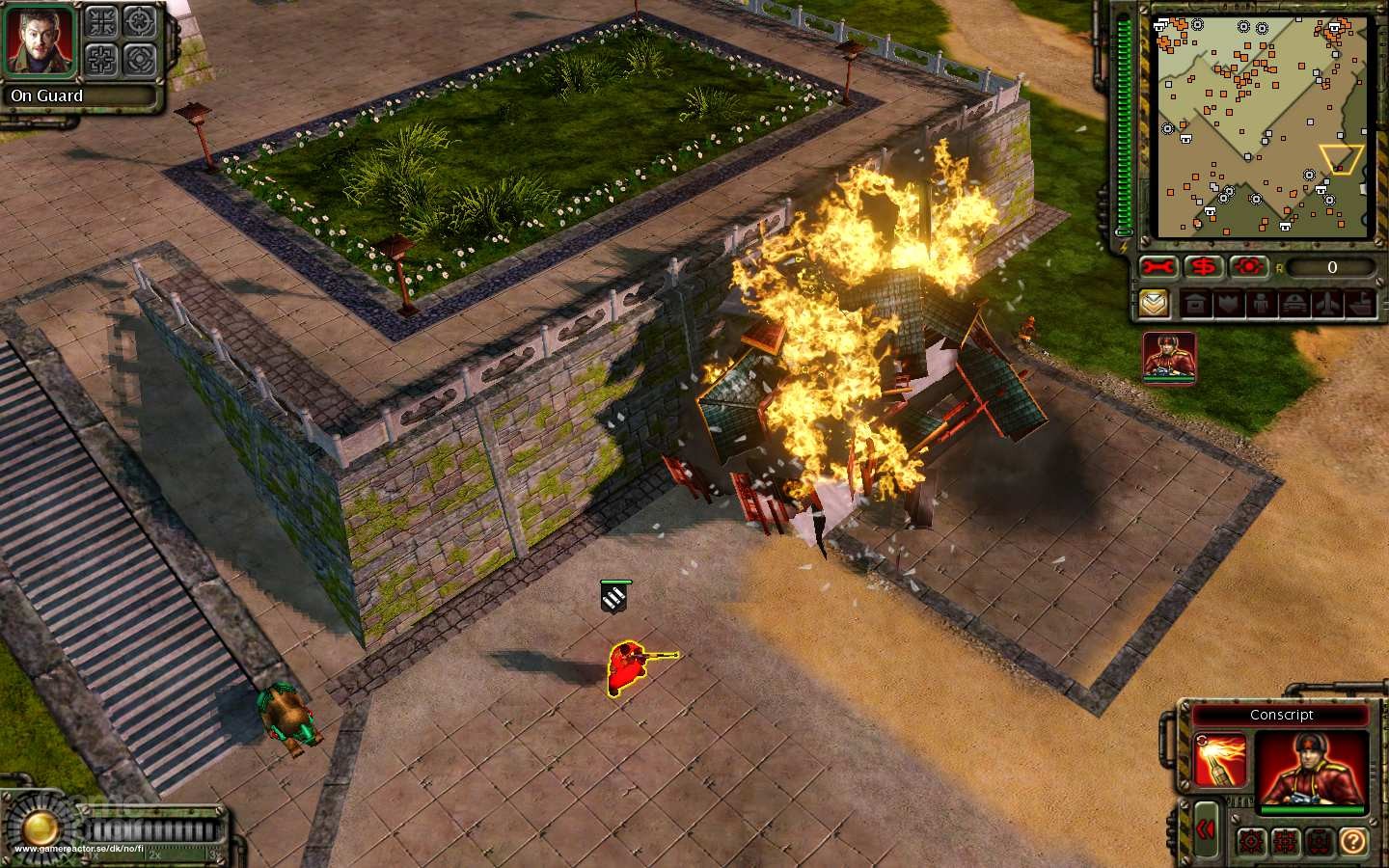Collapse the sidebar with the double-arrow button

(x=1206, y=827)
